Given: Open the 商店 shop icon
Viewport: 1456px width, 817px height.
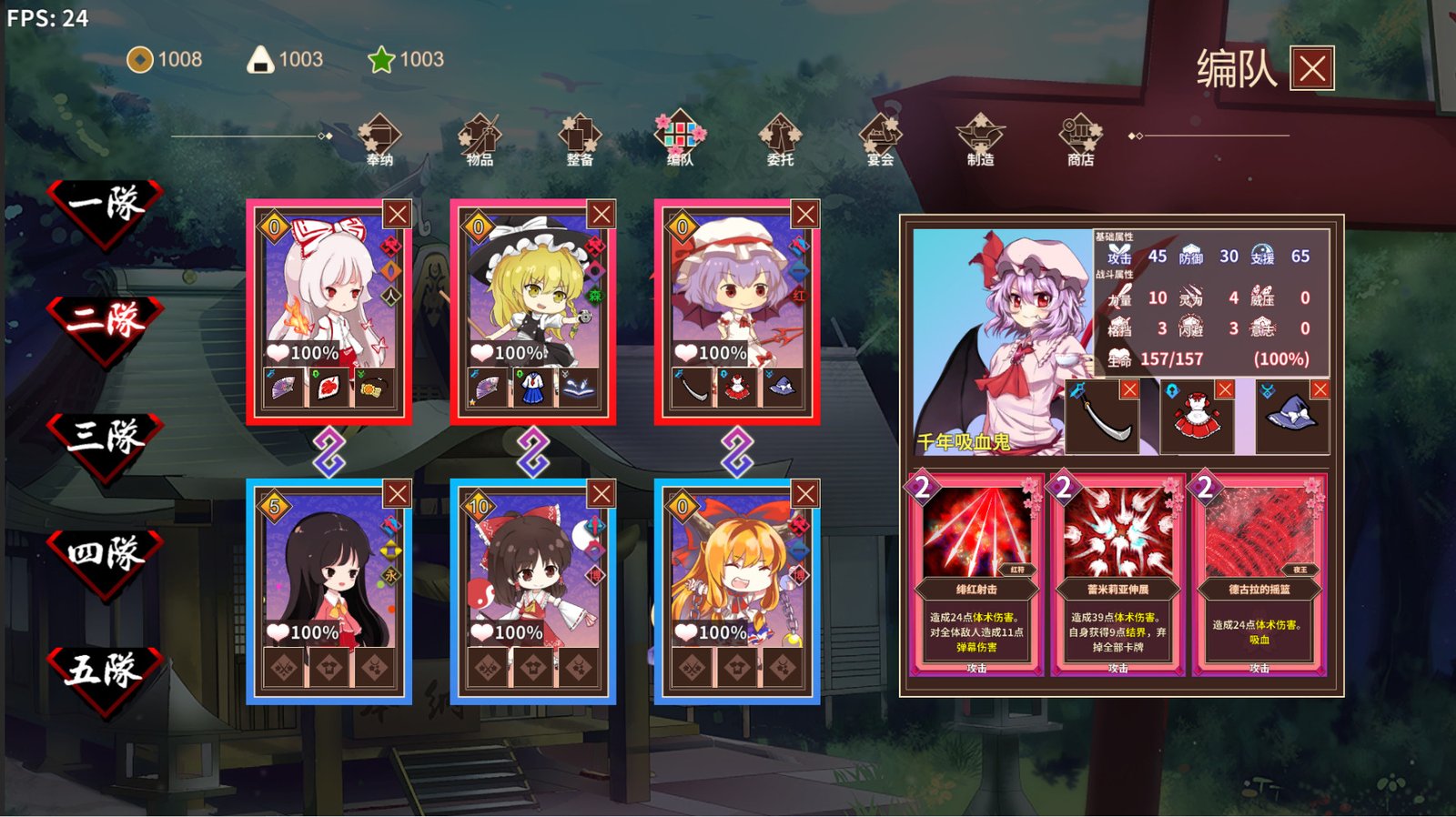Looking at the screenshot, I should point(1080,136).
